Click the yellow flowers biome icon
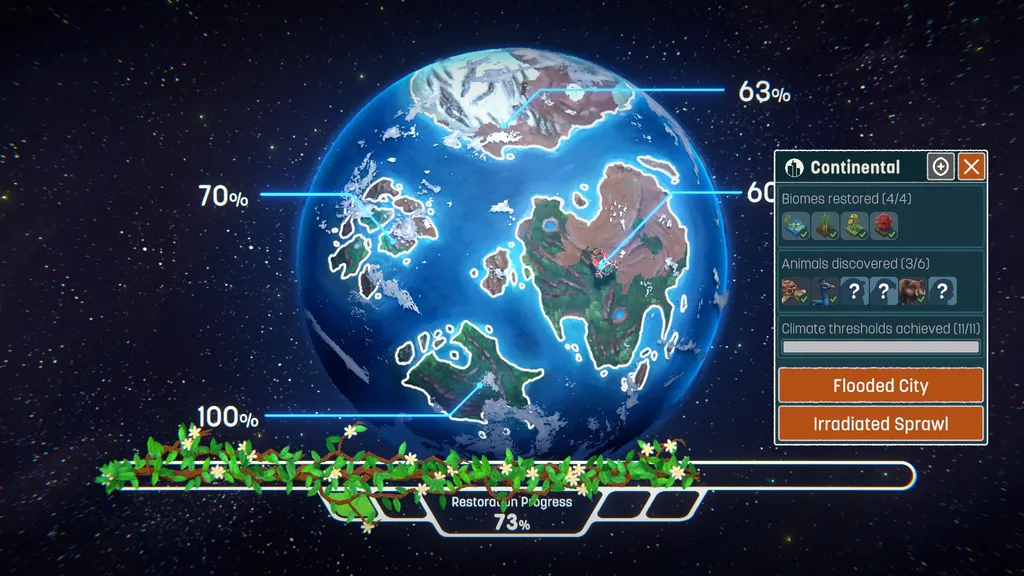The width and height of the screenshot is (1024, 576). point(854,226)
